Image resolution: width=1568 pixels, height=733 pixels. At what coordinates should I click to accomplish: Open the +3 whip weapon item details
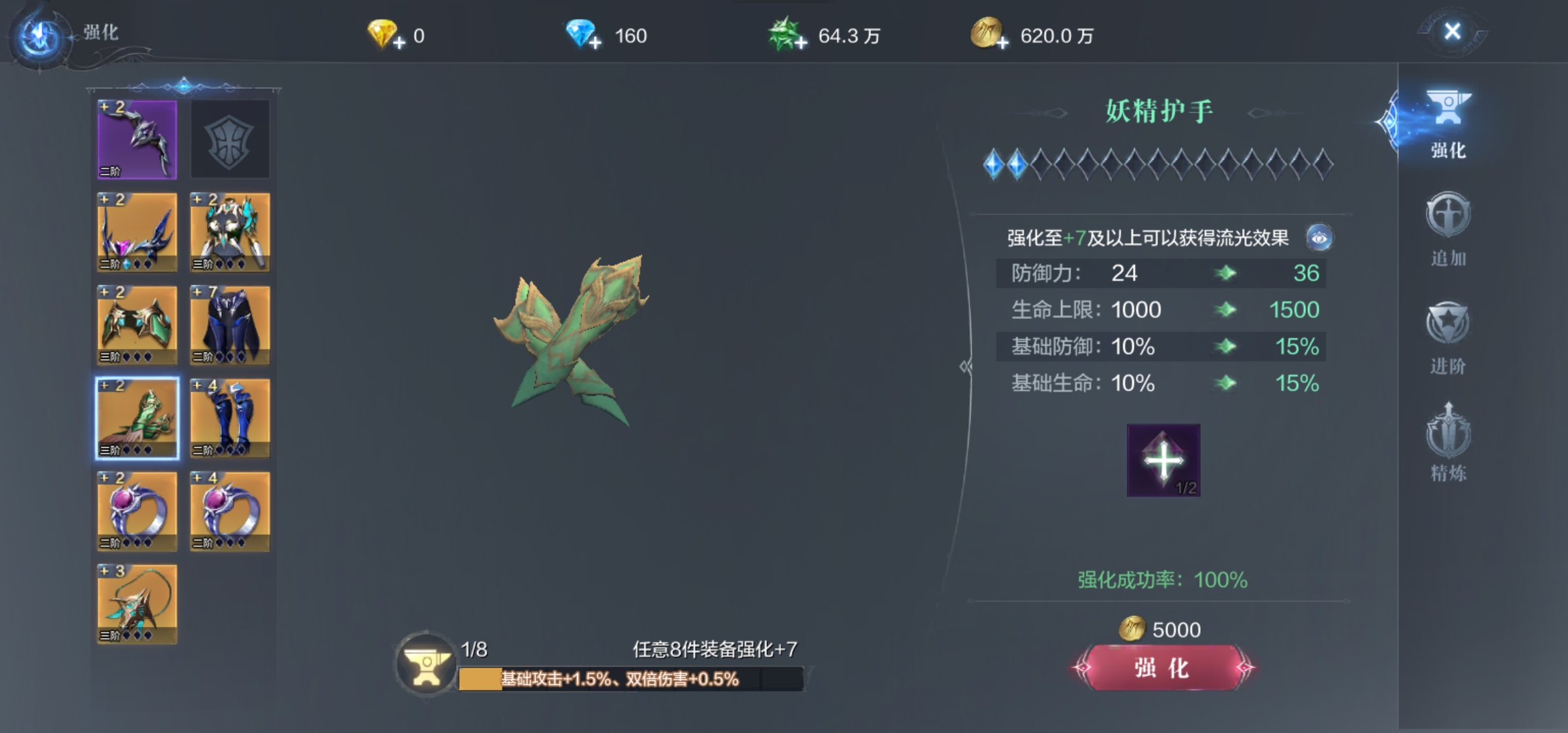coord(136,604)
